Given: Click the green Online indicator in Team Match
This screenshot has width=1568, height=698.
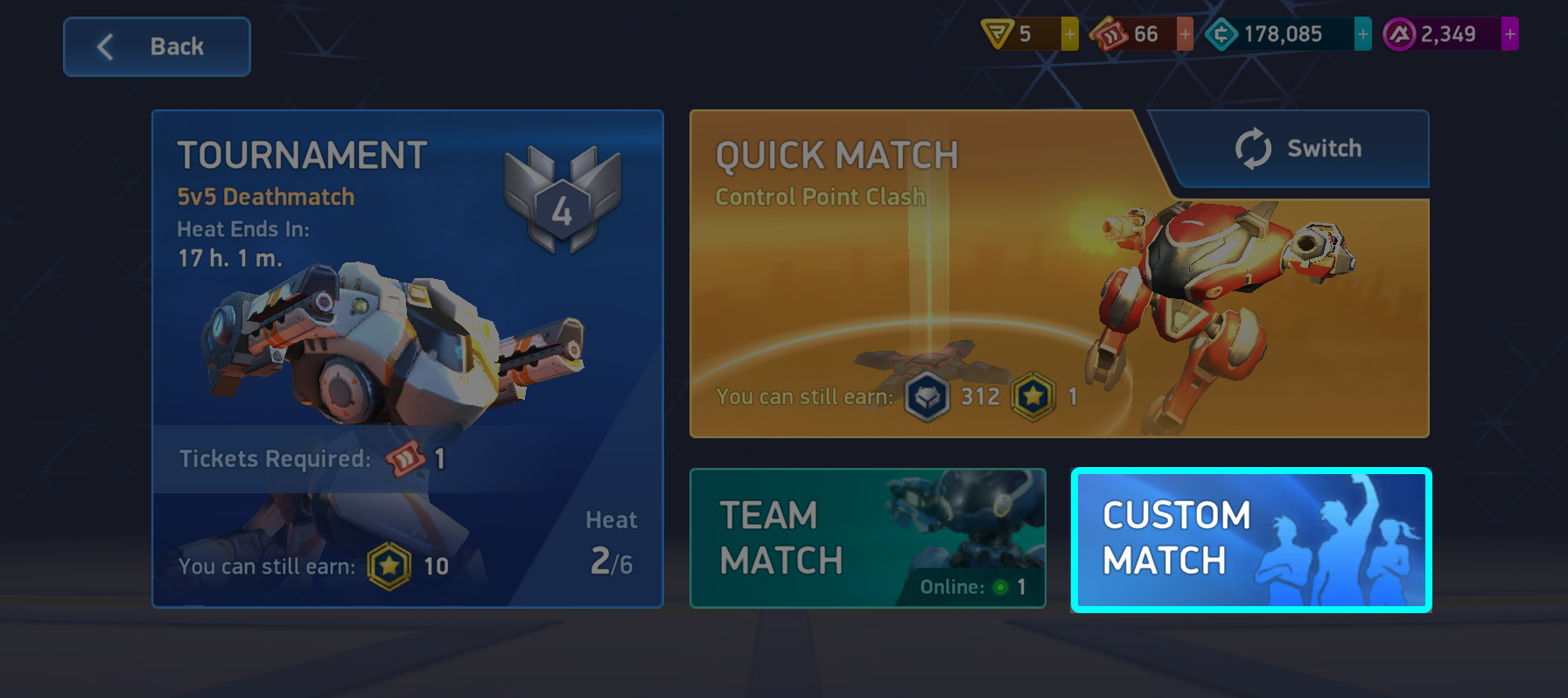Looking at the screenshot, I should point(998,588).
